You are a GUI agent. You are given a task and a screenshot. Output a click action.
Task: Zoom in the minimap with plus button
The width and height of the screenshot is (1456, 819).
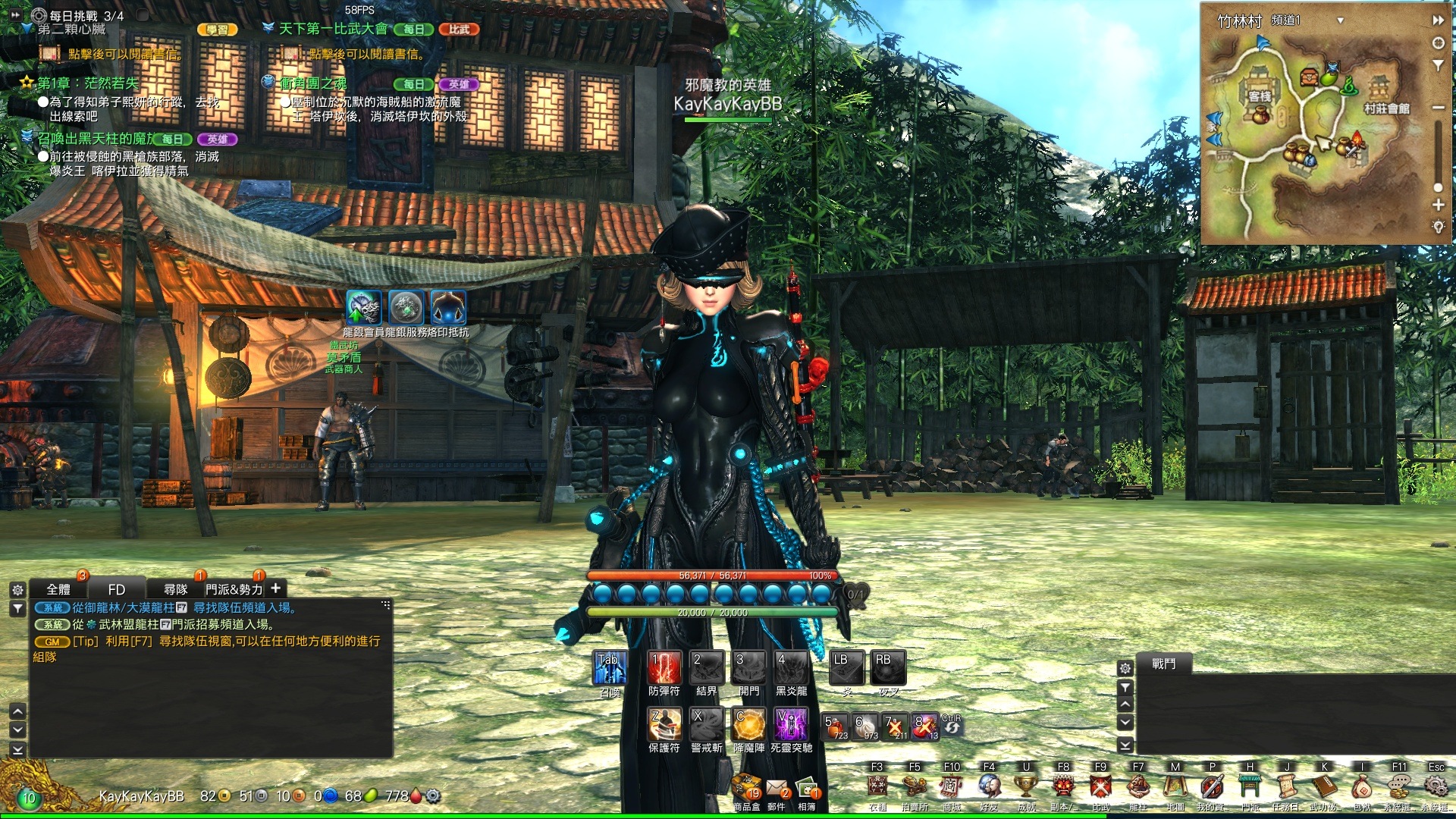coord(1438,205)
